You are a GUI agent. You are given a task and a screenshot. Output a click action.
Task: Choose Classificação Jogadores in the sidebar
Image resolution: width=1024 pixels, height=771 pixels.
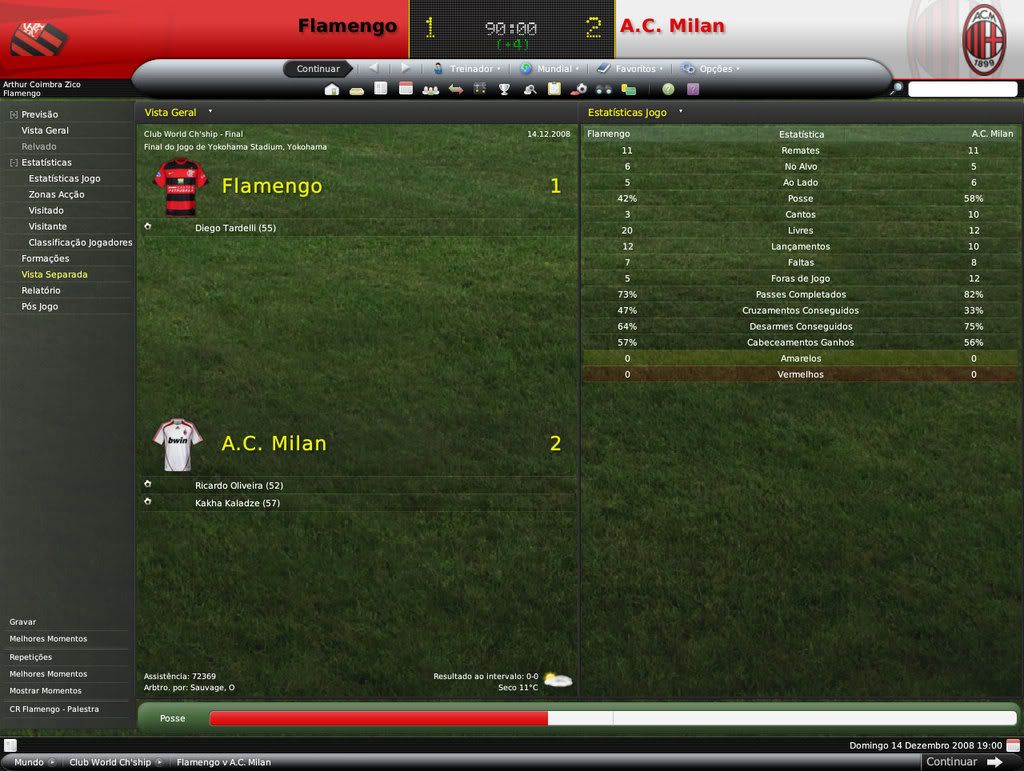pyautogui.click(x=80, y=243)
